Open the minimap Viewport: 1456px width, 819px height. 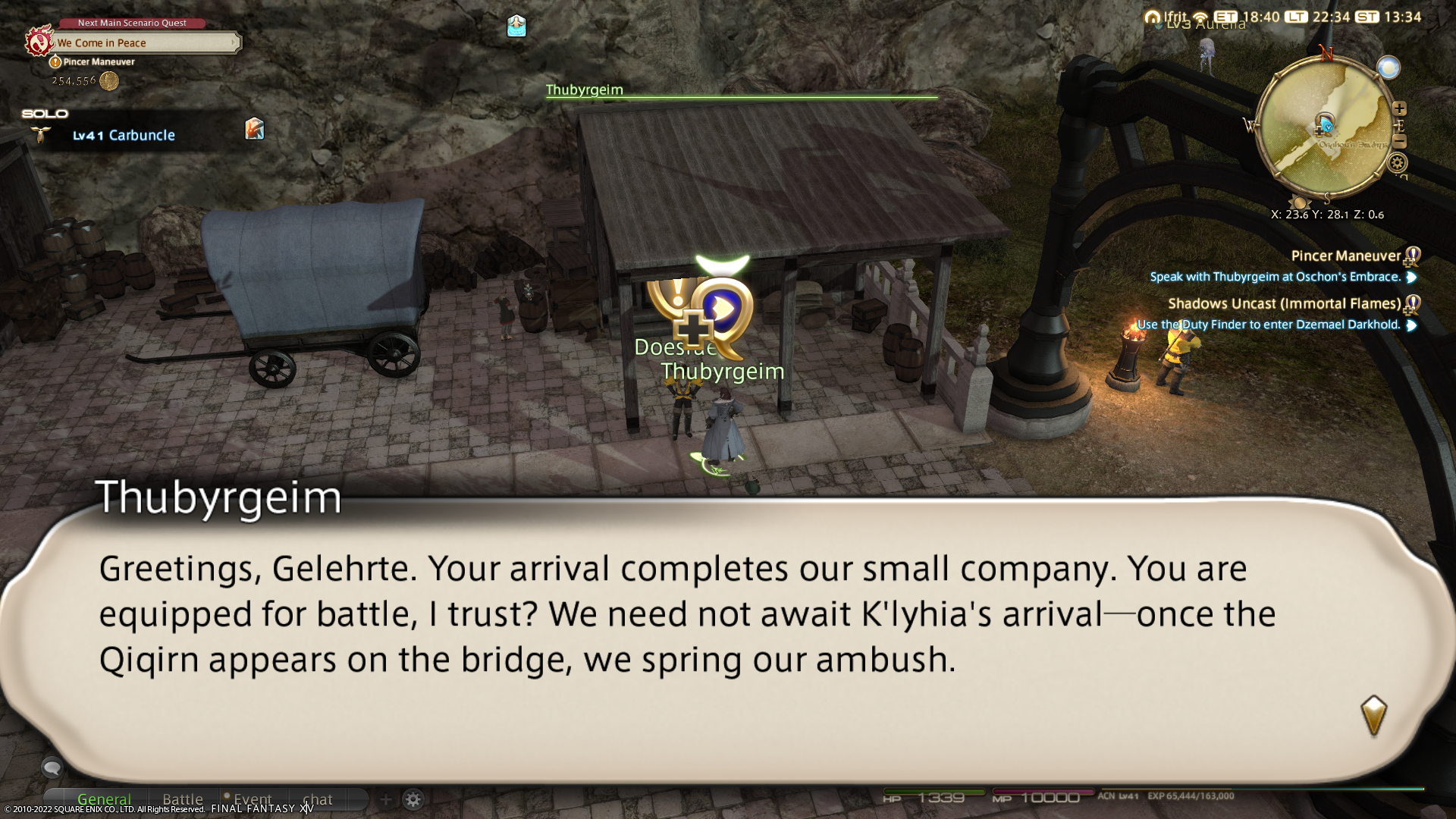pyautogui.click(x=1325, y=129)
